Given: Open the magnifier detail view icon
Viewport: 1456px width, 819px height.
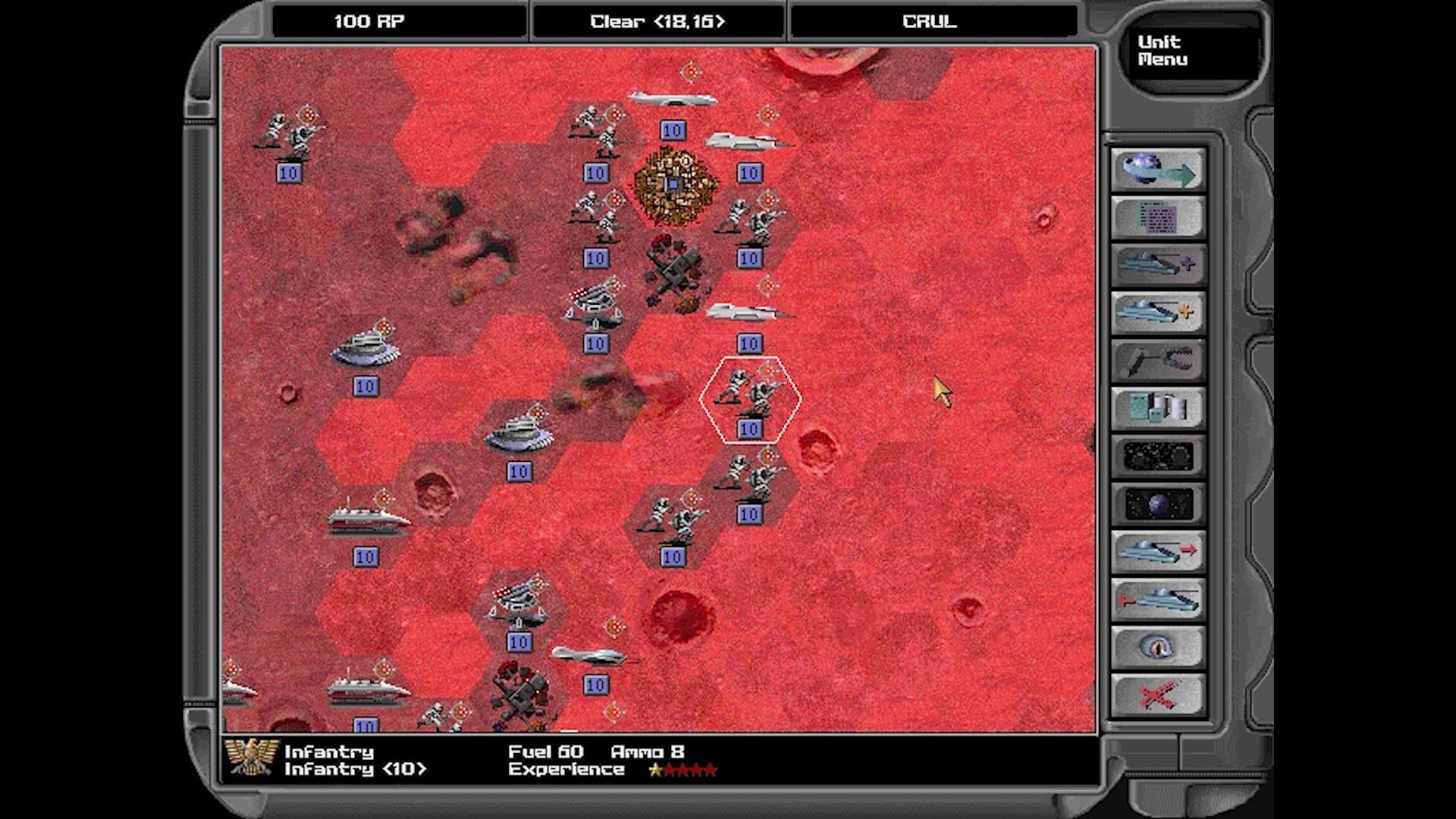Looking at the screenshot, I should coord(1156,647).
